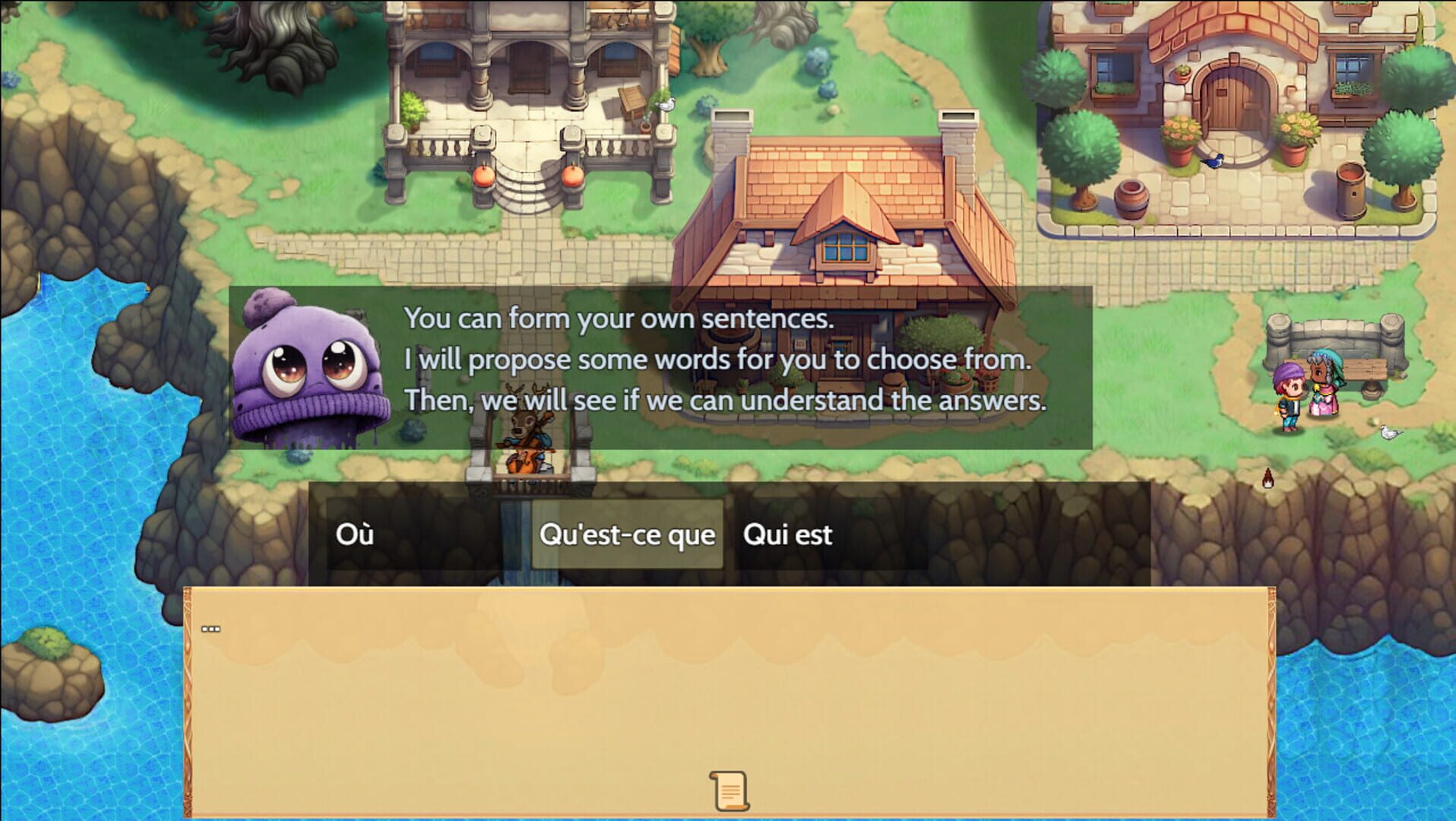Select the highlighted "Qu'est-ce que" option
The image size is (1456, 821).
pos(627,534)
